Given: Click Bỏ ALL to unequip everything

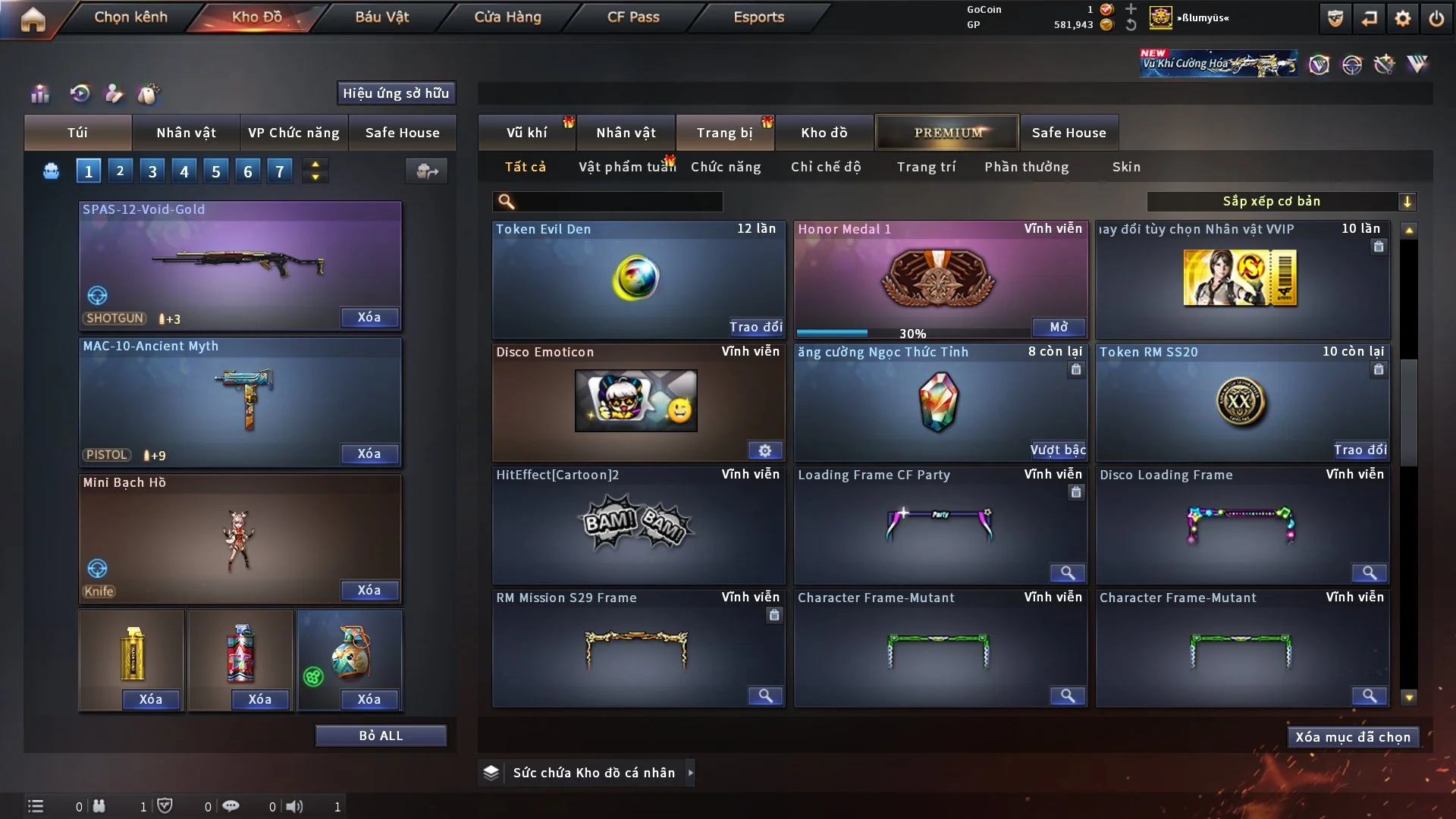Looking at the screenshot, I should tap(381, 736).
